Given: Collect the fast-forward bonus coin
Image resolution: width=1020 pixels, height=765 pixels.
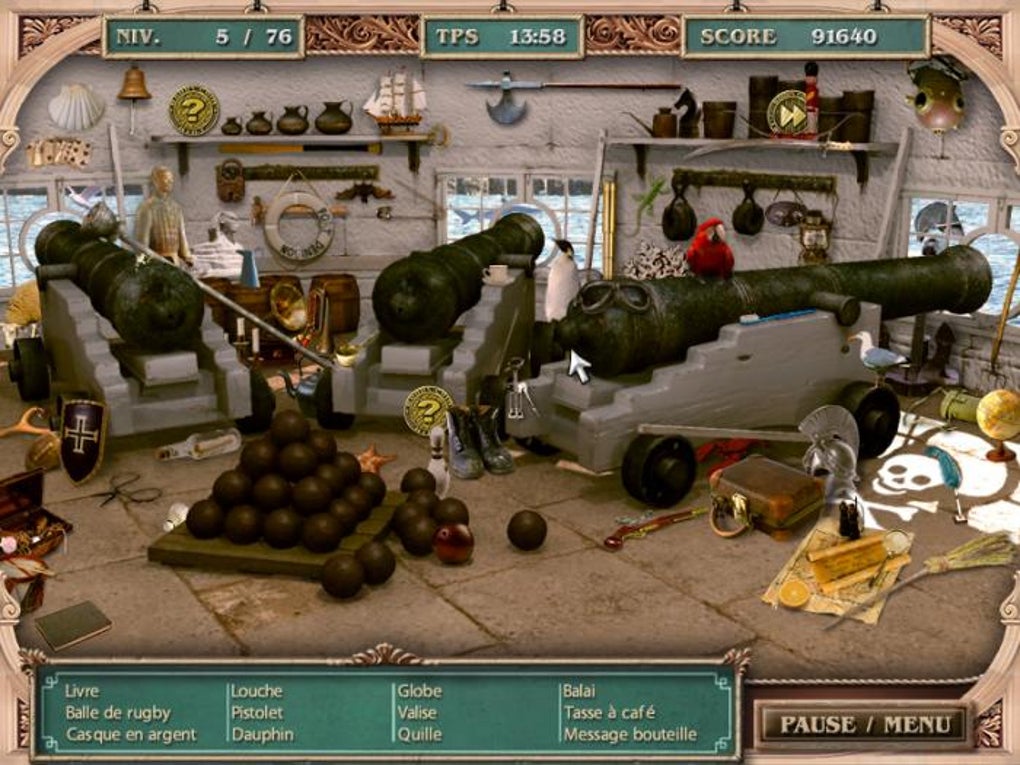Looking at the screenshot, I should click(788, 115).
